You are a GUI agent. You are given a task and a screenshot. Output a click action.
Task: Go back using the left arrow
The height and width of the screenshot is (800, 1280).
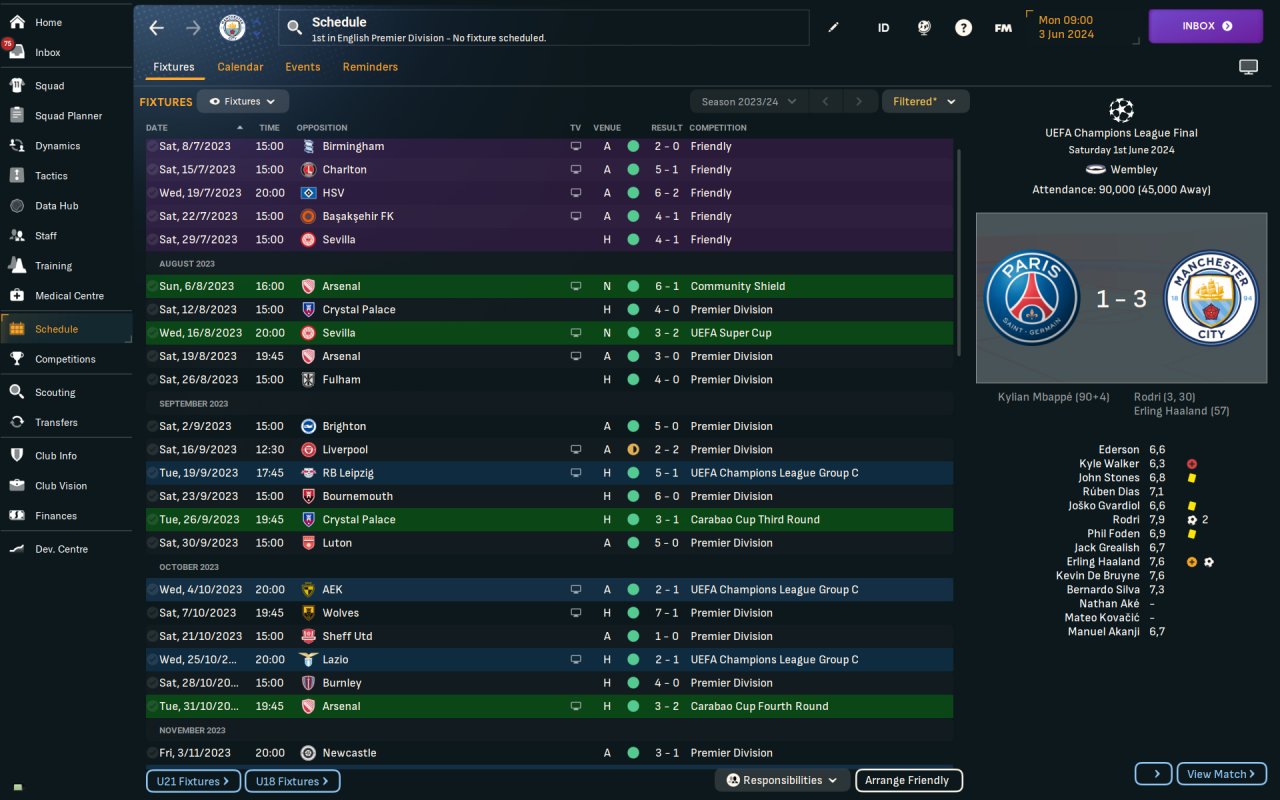[x=156, y=28]
